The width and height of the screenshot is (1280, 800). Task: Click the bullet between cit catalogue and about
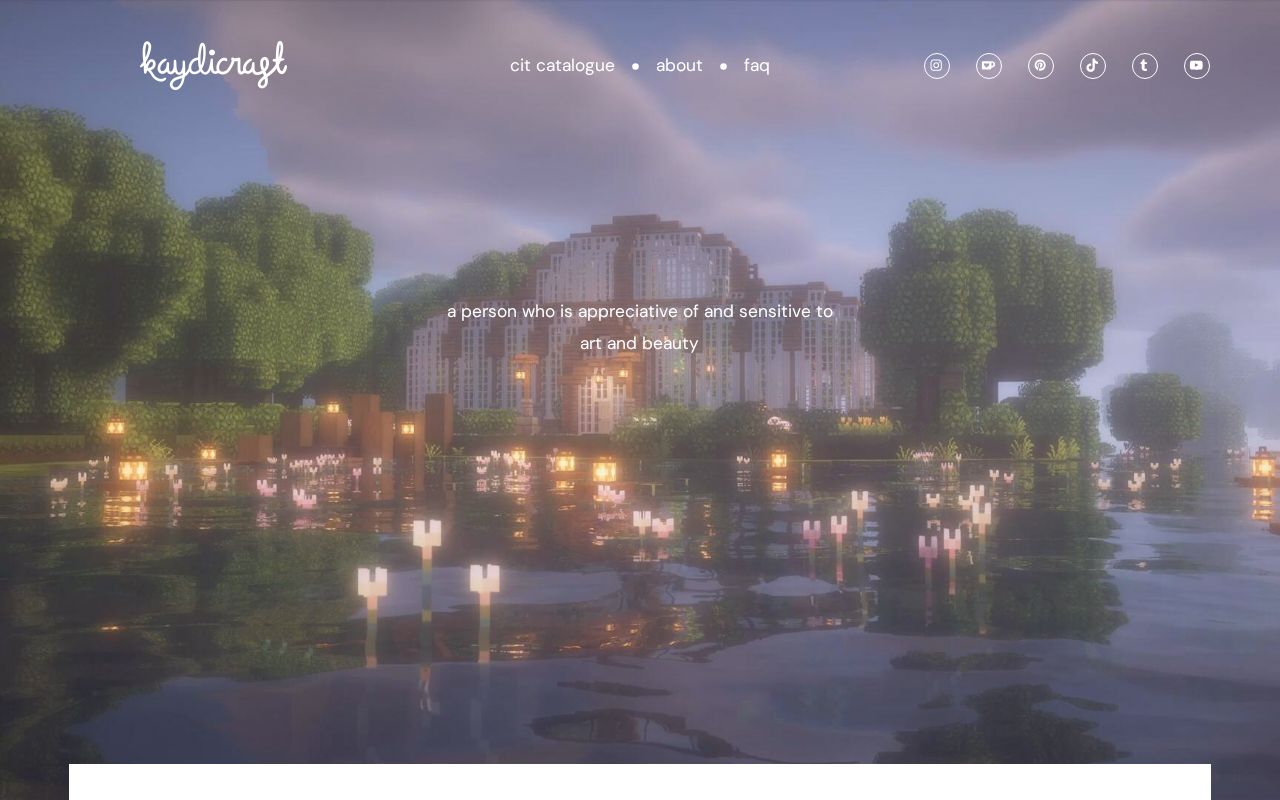coord(636,66)
